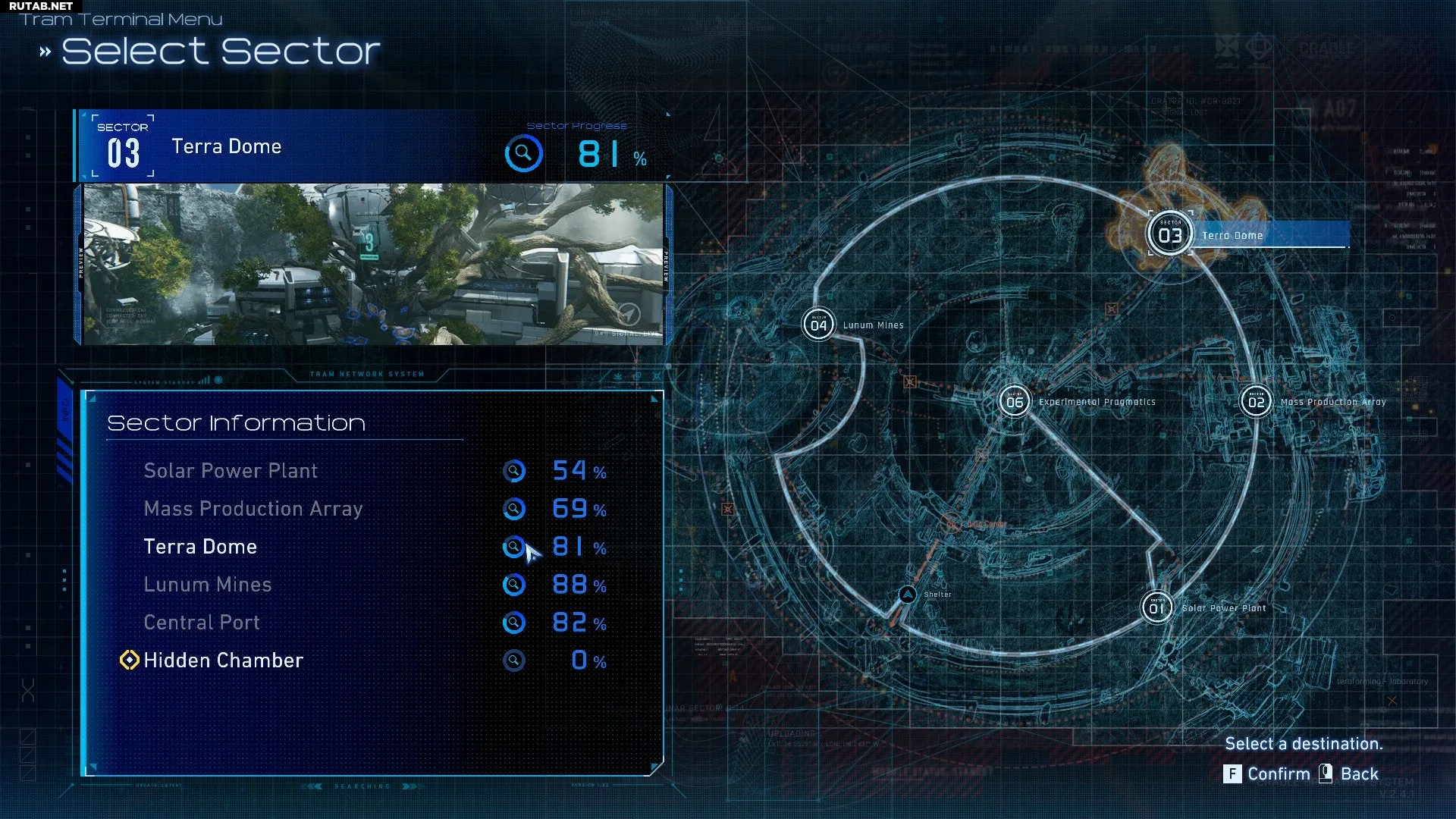
Task: Select the 02 Mass Production Array node
Action: pyautogui.click(x=1256, y=402)
